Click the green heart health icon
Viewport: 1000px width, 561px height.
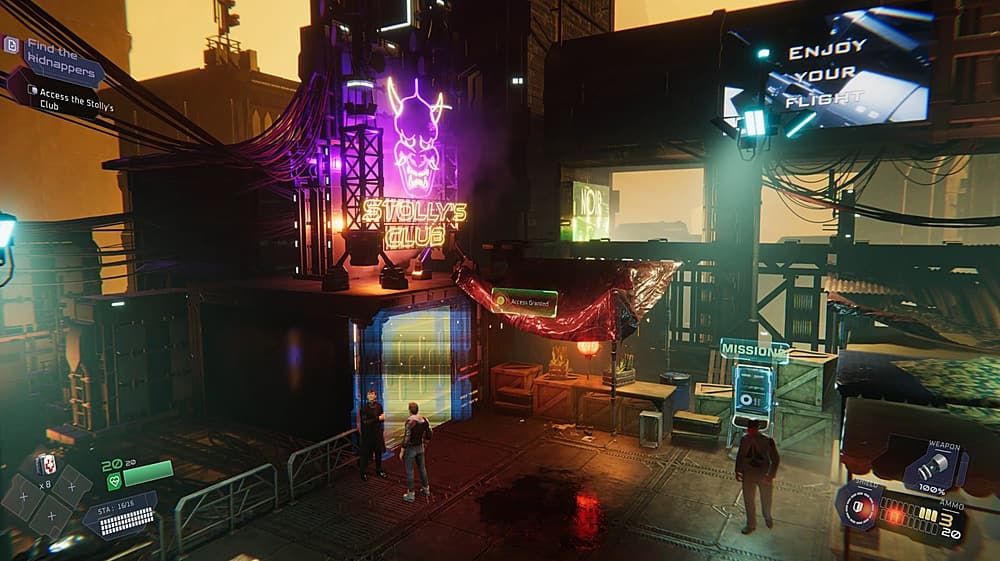[113, 482]
